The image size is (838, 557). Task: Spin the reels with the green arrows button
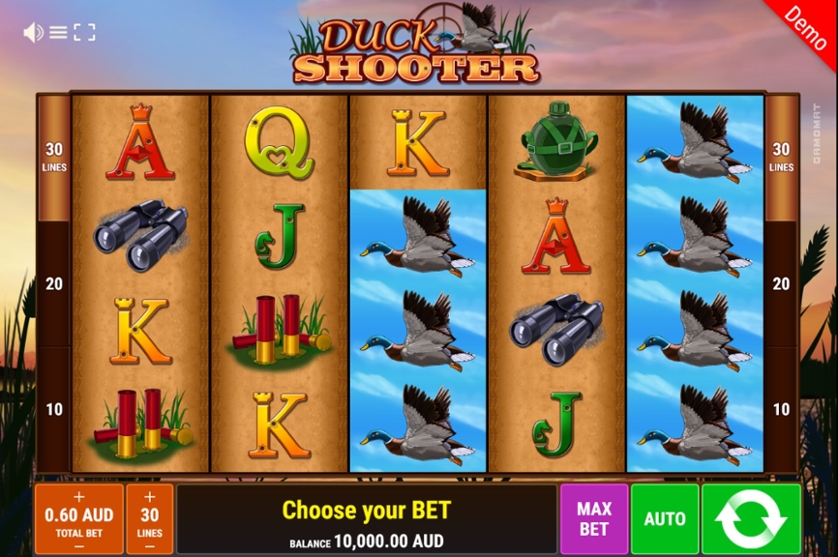point(751,519)
